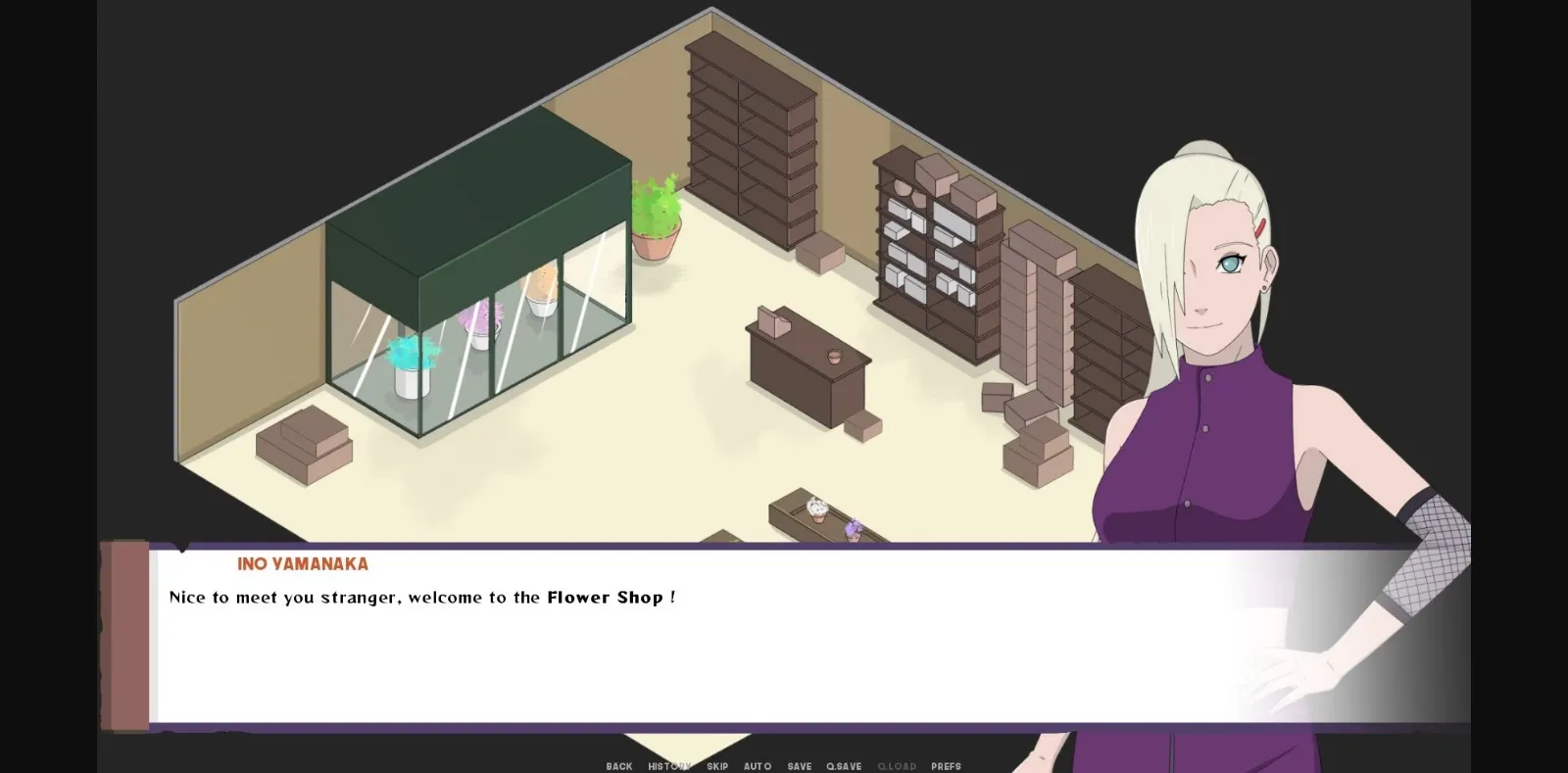Screen dimensions: 1568x773
Task: Toggle quick save with Q.SAVE
Action: (x=844, y=766)
